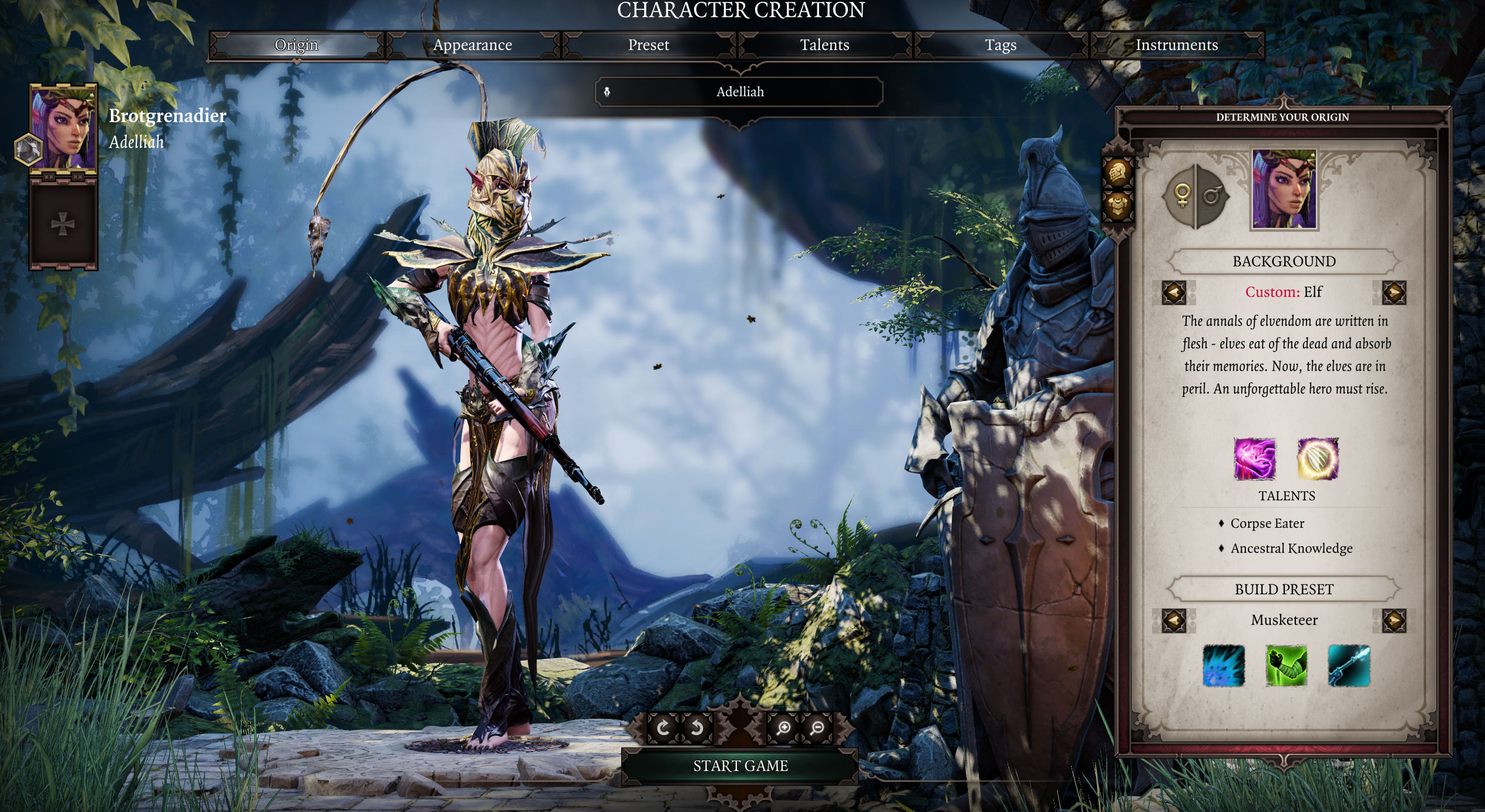Zoom out from the character model
This screenshot has width=1485, height=812.
[817, 729]
